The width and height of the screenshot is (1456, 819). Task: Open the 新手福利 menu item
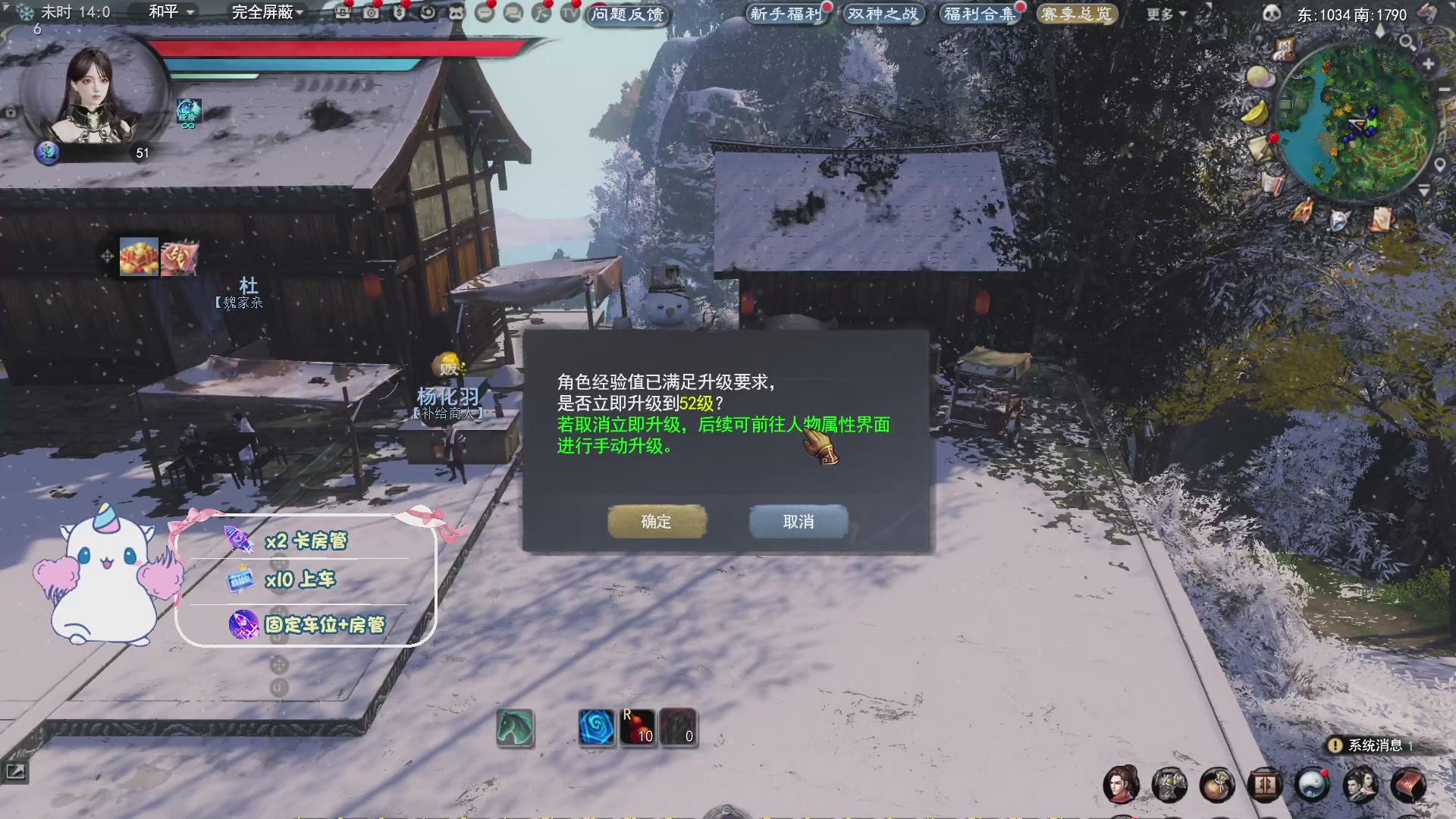[x=785, y=14]
